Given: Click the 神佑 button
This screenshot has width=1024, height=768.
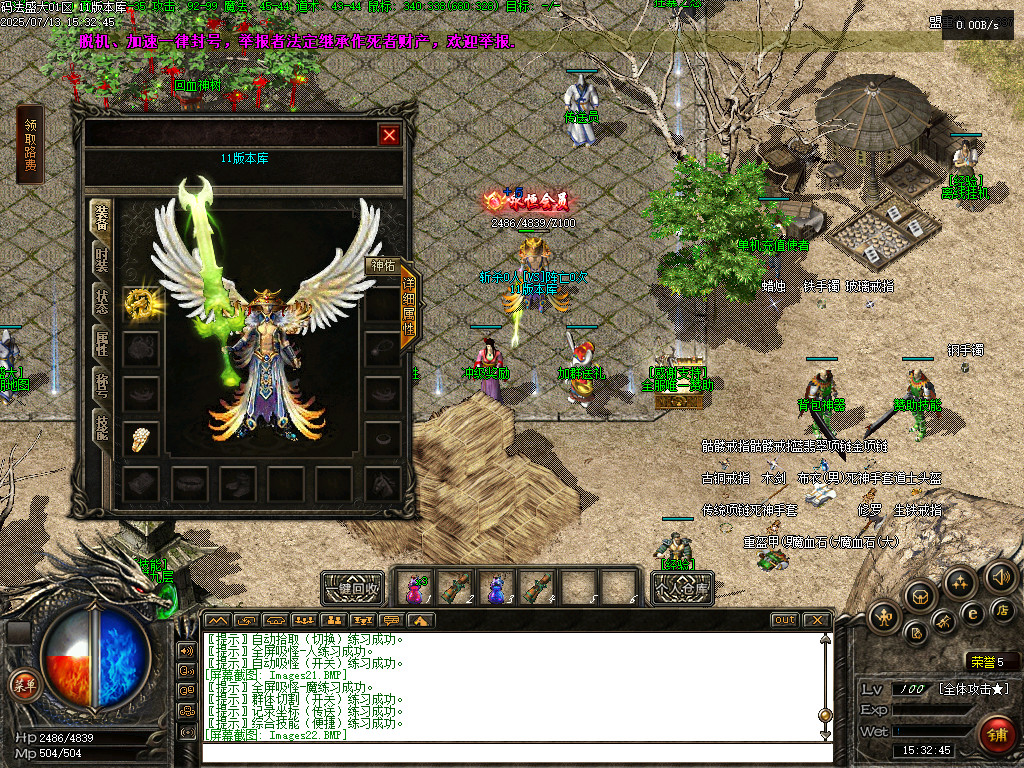Looking at the screenshot, I should 383,265.
